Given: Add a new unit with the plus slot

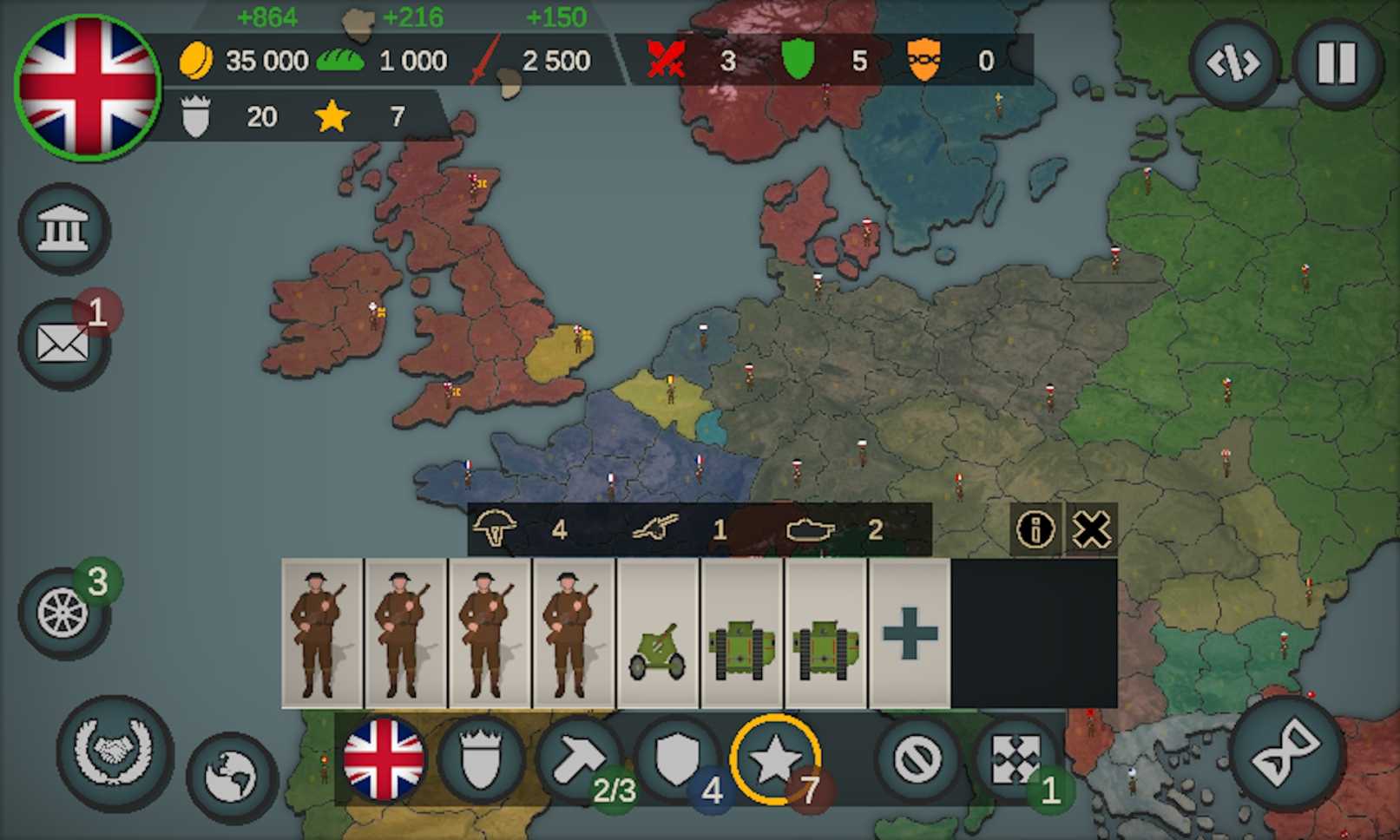Looking at the screenshot, I should 910,633.
